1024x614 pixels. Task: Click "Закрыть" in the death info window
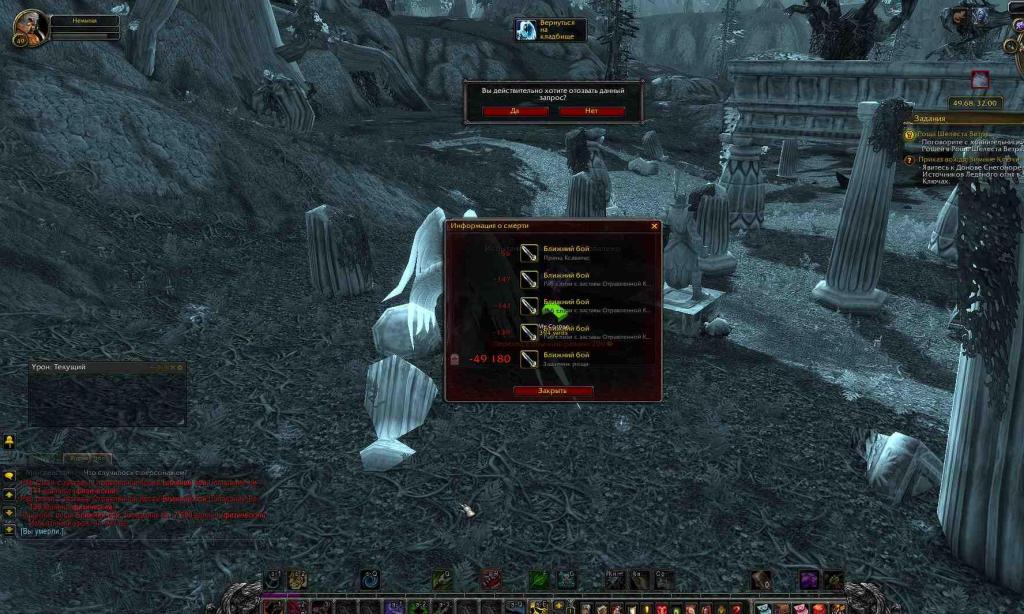552,390
